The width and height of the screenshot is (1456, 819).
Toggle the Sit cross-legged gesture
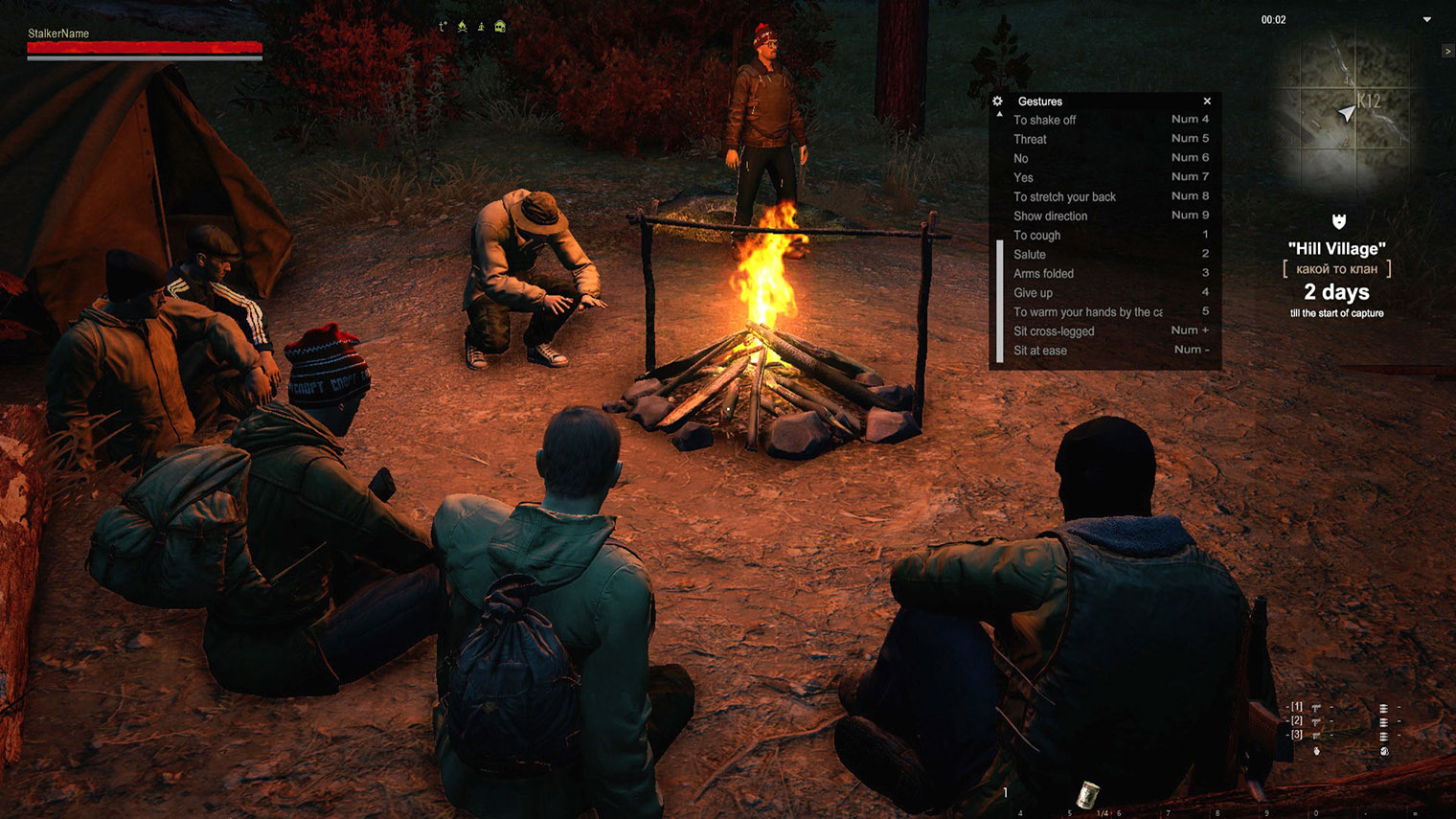[x=1054, y=330]
